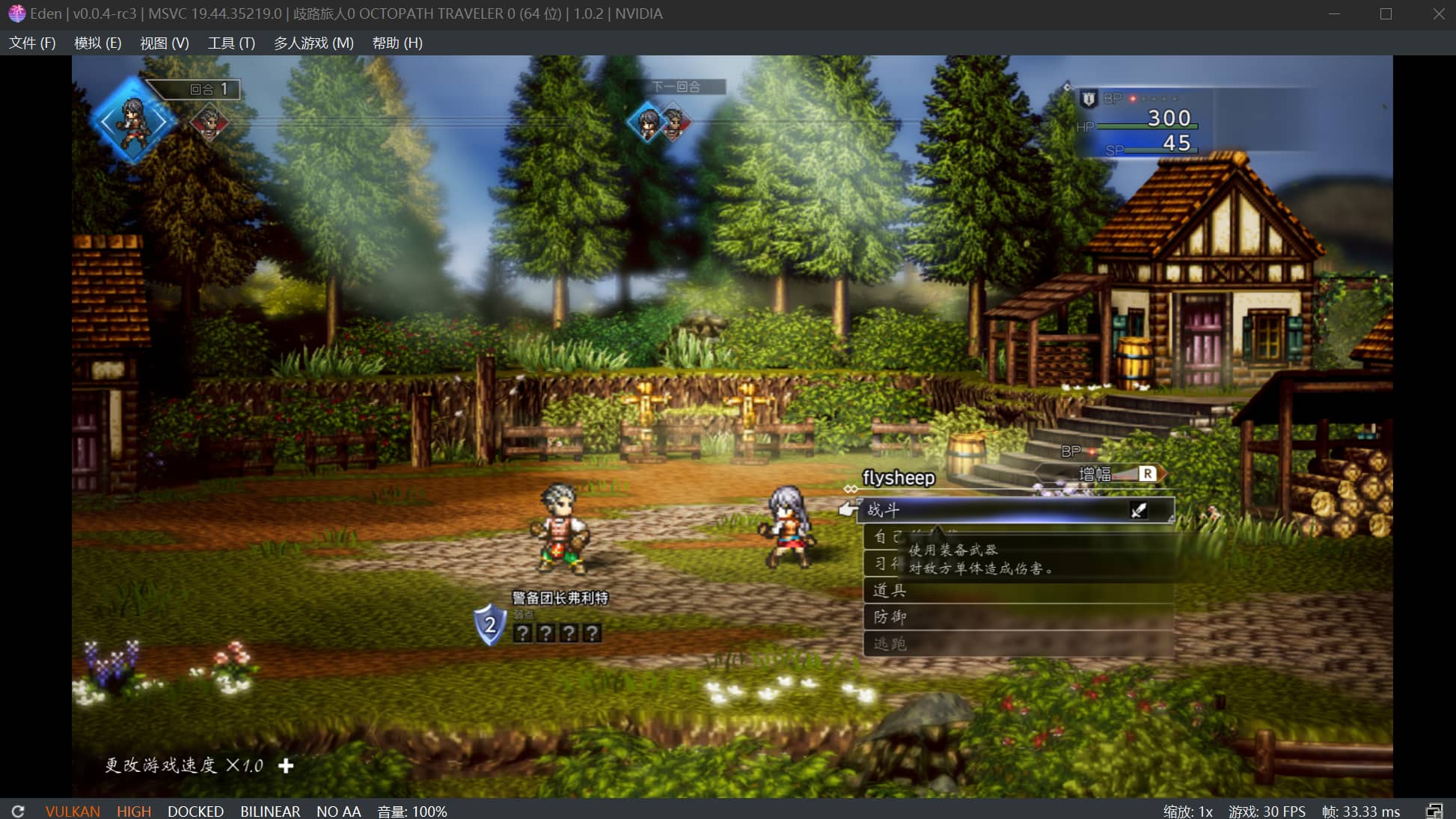Toggle DOCKED mode in the status bar
This screenshot has width=1456, height=819.
pos(195,811)
